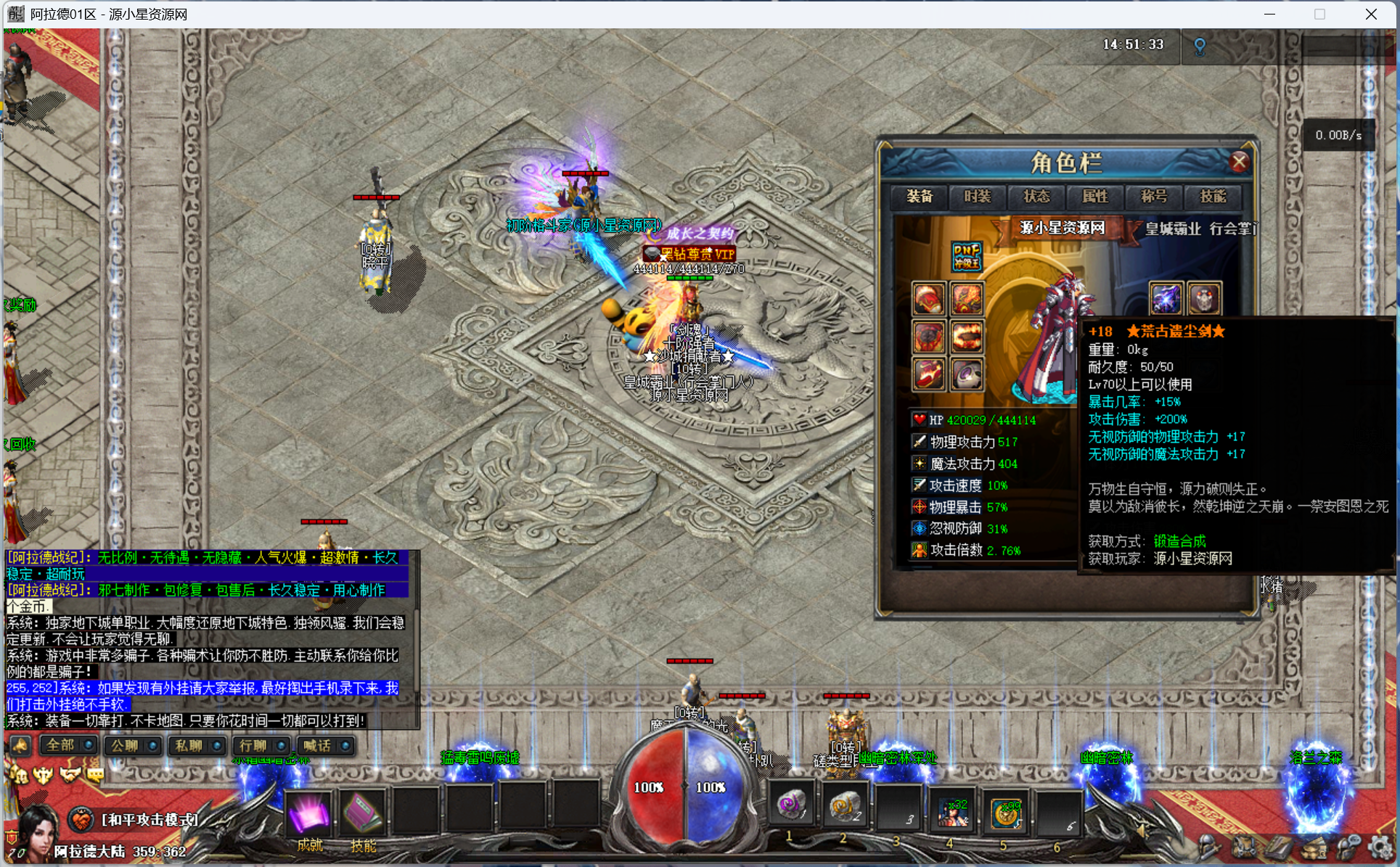Close the game window

(1371, 15)
